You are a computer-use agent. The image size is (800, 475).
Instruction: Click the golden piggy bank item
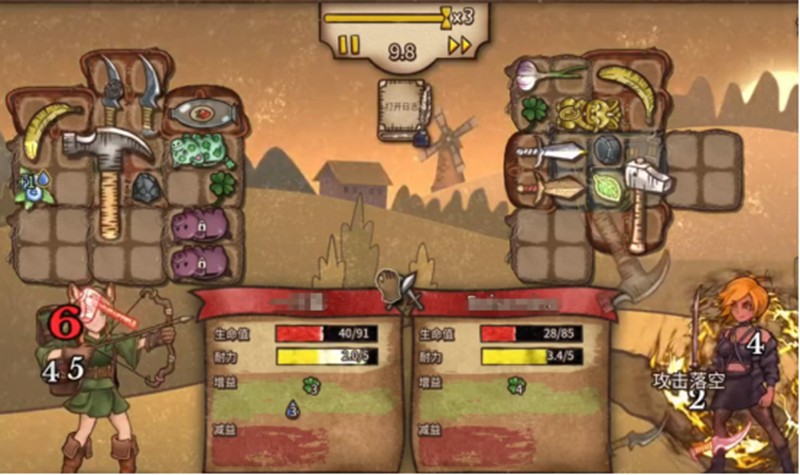click(583, 113)
